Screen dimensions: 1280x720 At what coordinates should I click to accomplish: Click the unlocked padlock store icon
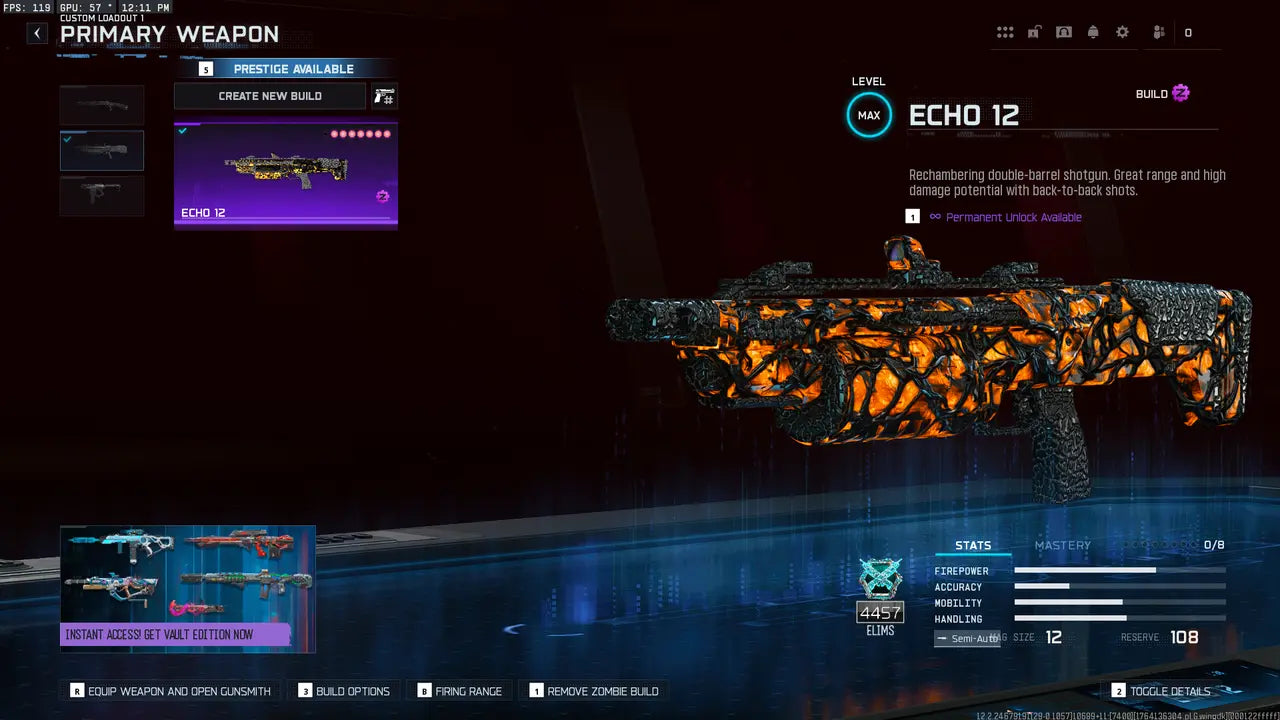(x=1034, y=32)
